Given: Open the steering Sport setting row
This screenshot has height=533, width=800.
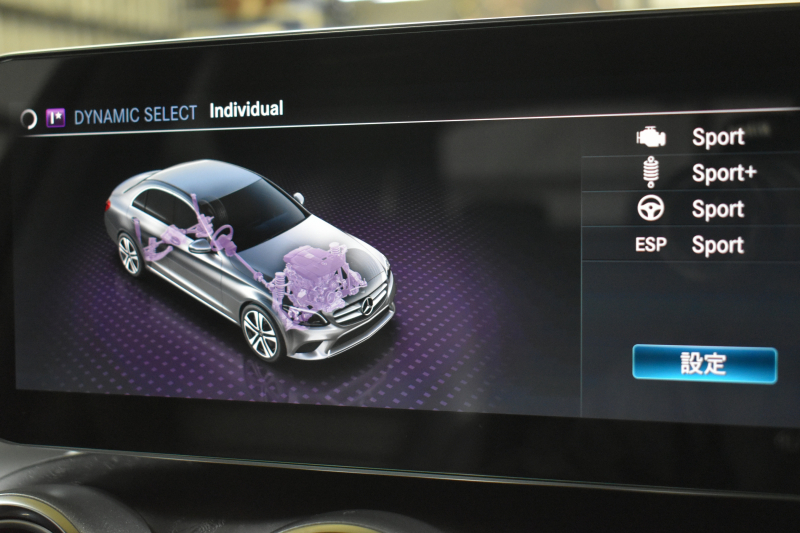Looking at the screenshot, I should pos(700,209).
